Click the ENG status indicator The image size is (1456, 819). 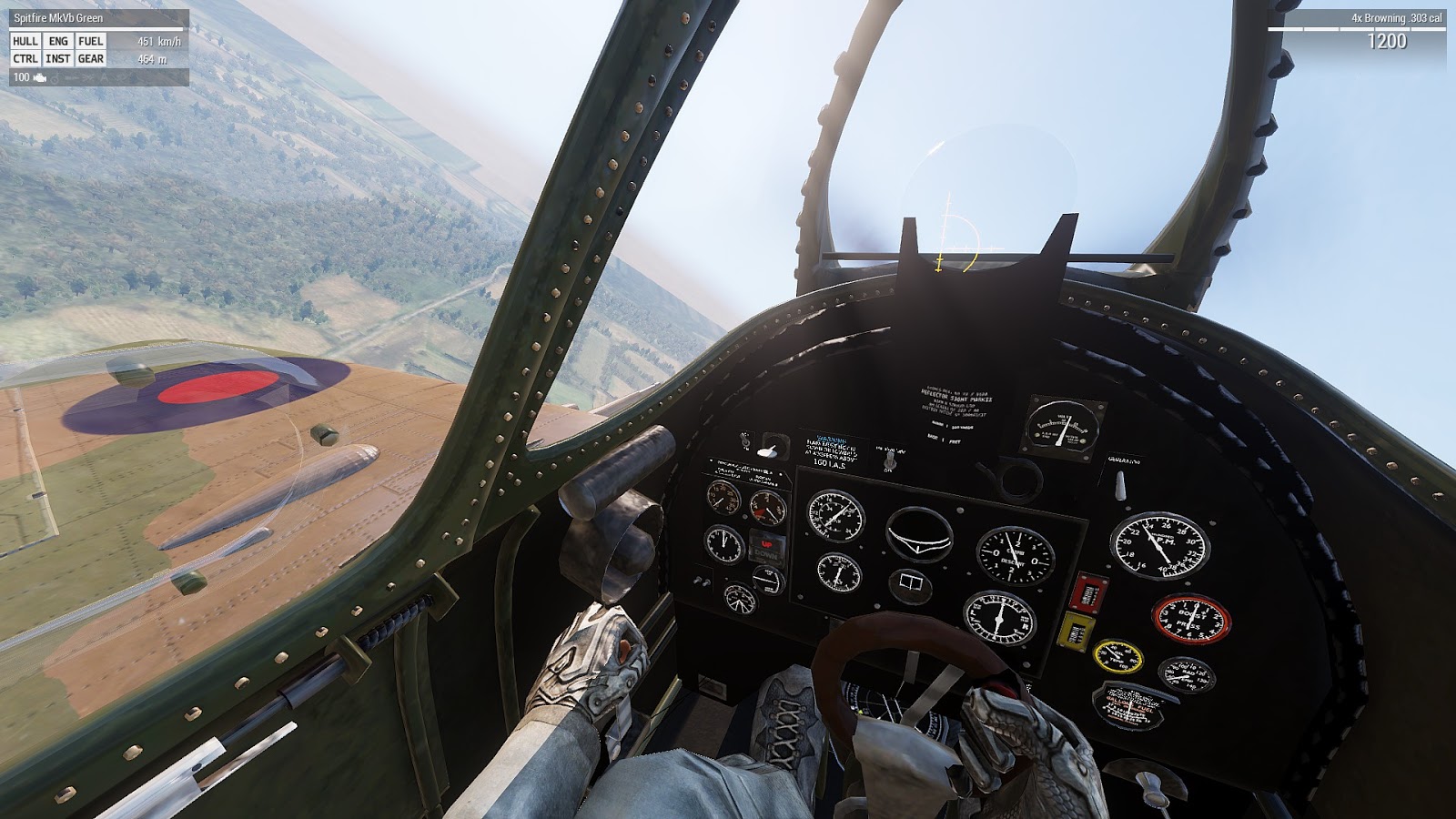(57, 42)
